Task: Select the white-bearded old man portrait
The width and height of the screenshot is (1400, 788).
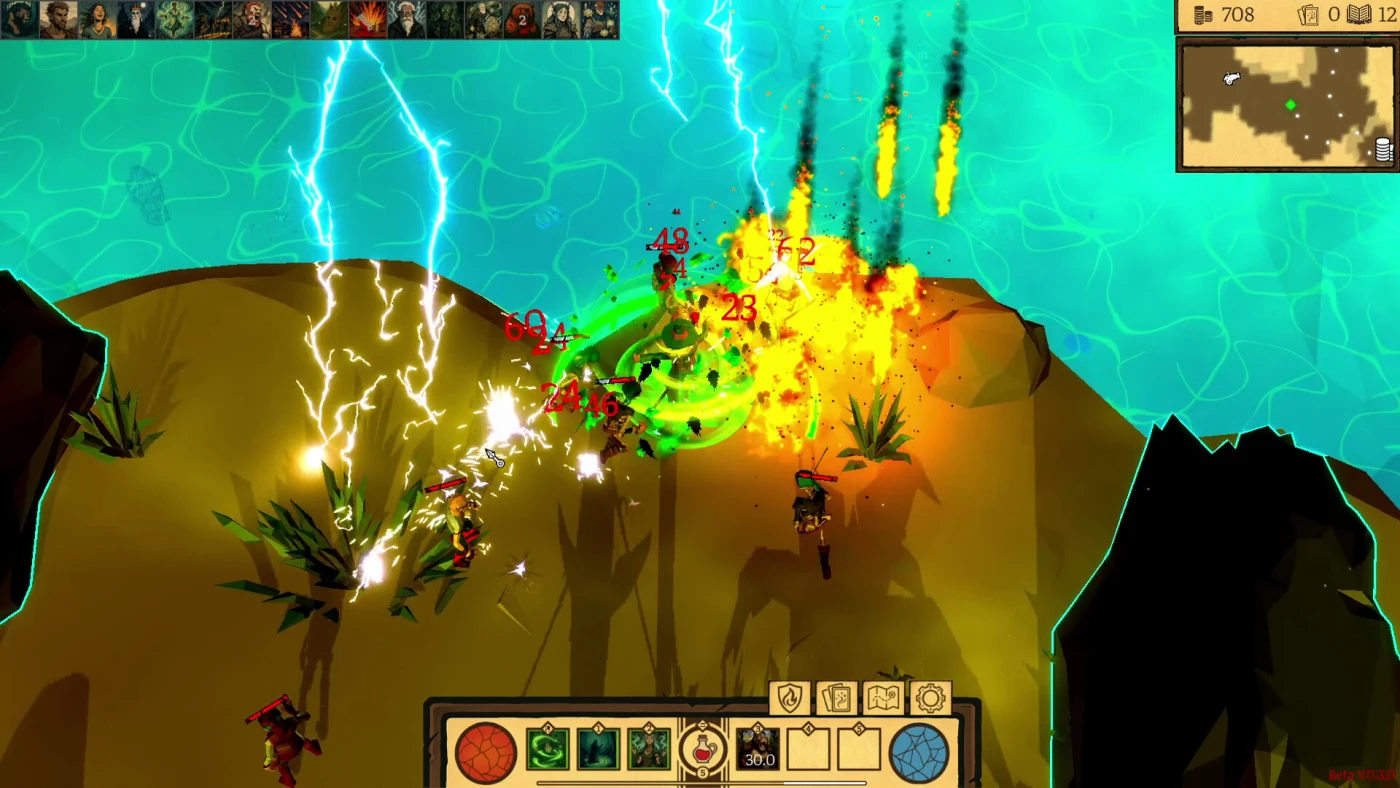Action: tap(406, 19)
